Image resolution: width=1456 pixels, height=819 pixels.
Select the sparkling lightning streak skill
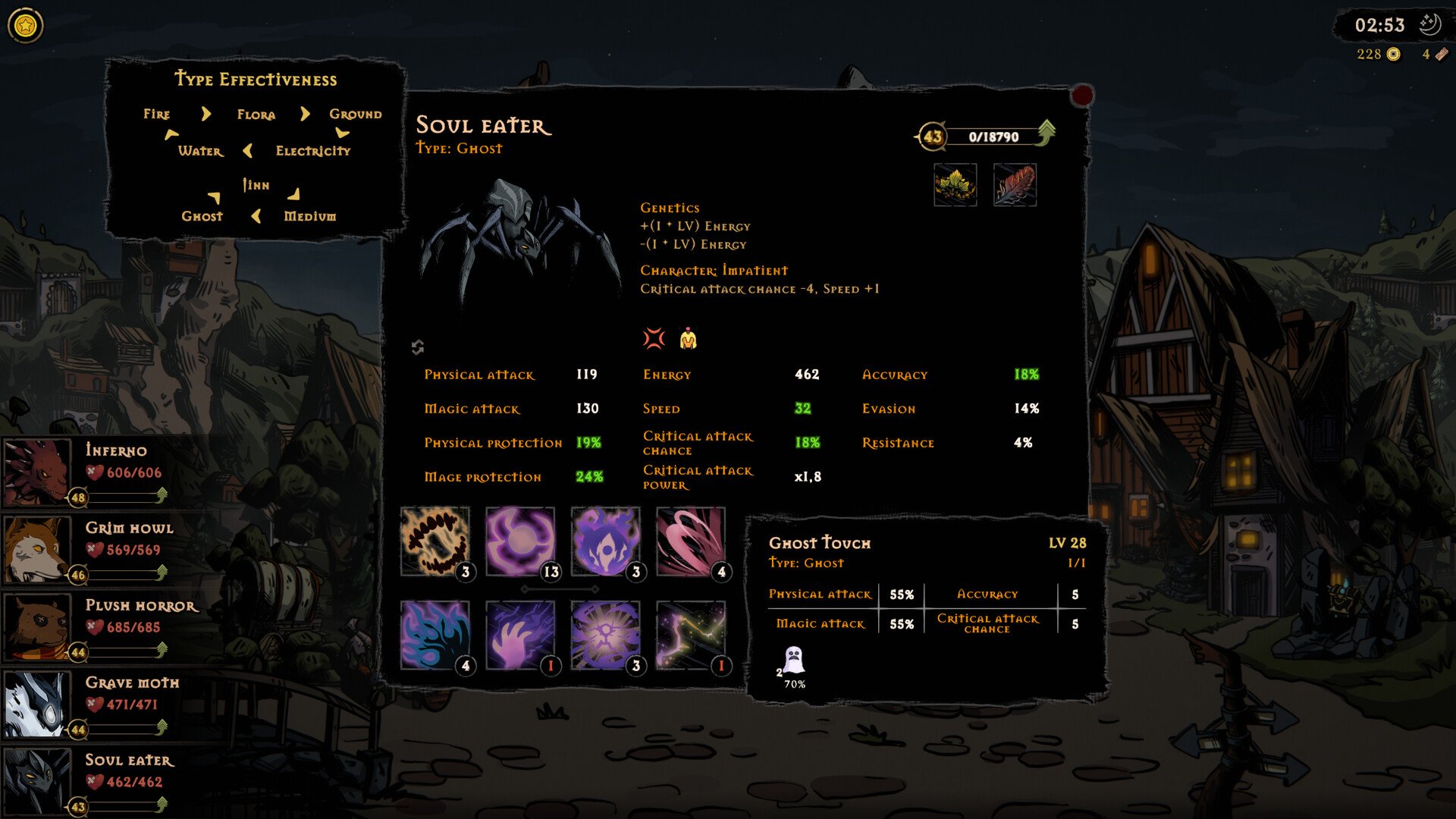point(690,635)
